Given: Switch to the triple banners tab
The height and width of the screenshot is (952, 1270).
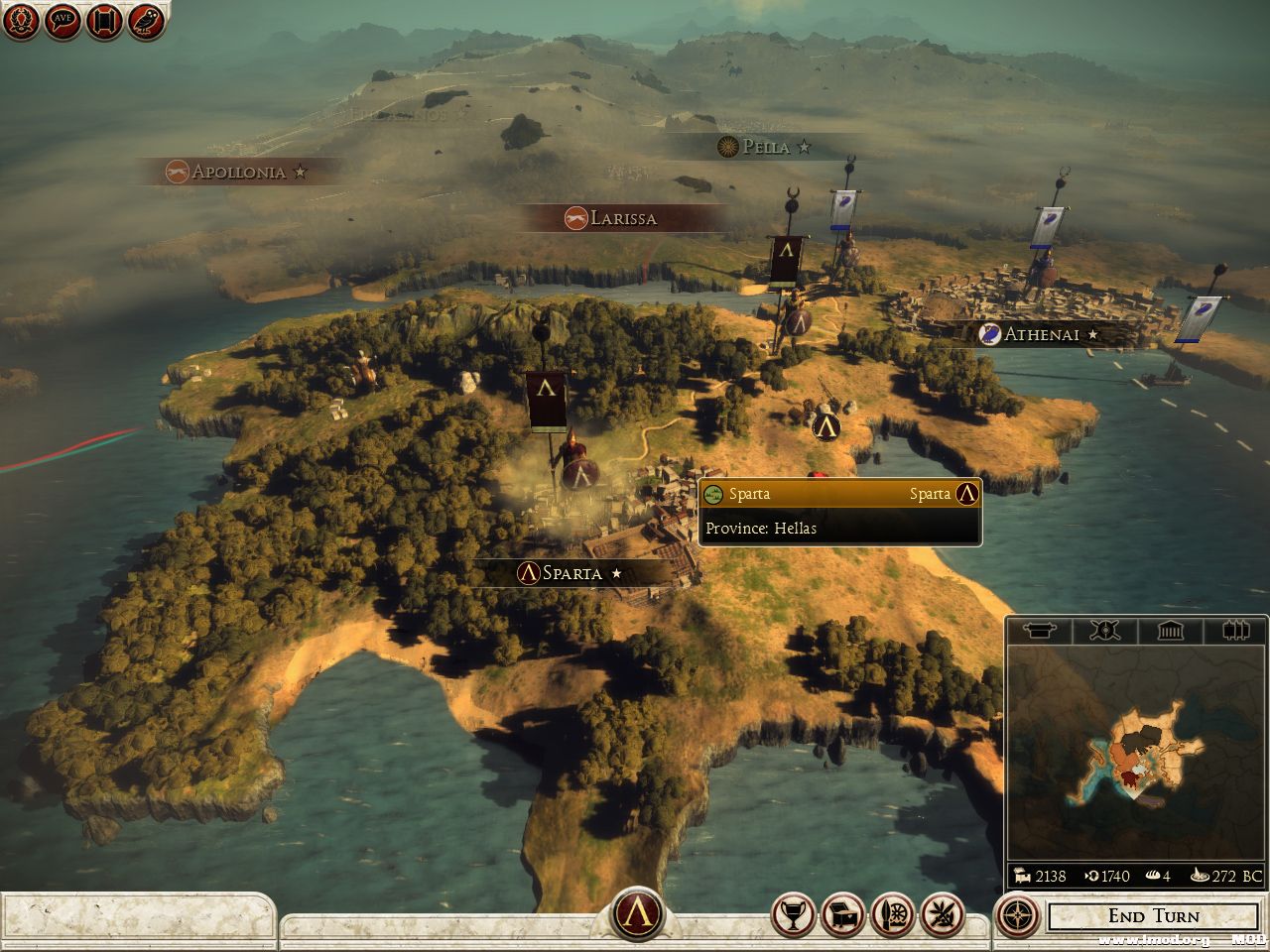Looking at the screenshot, I should click(x=1234, y=631).
